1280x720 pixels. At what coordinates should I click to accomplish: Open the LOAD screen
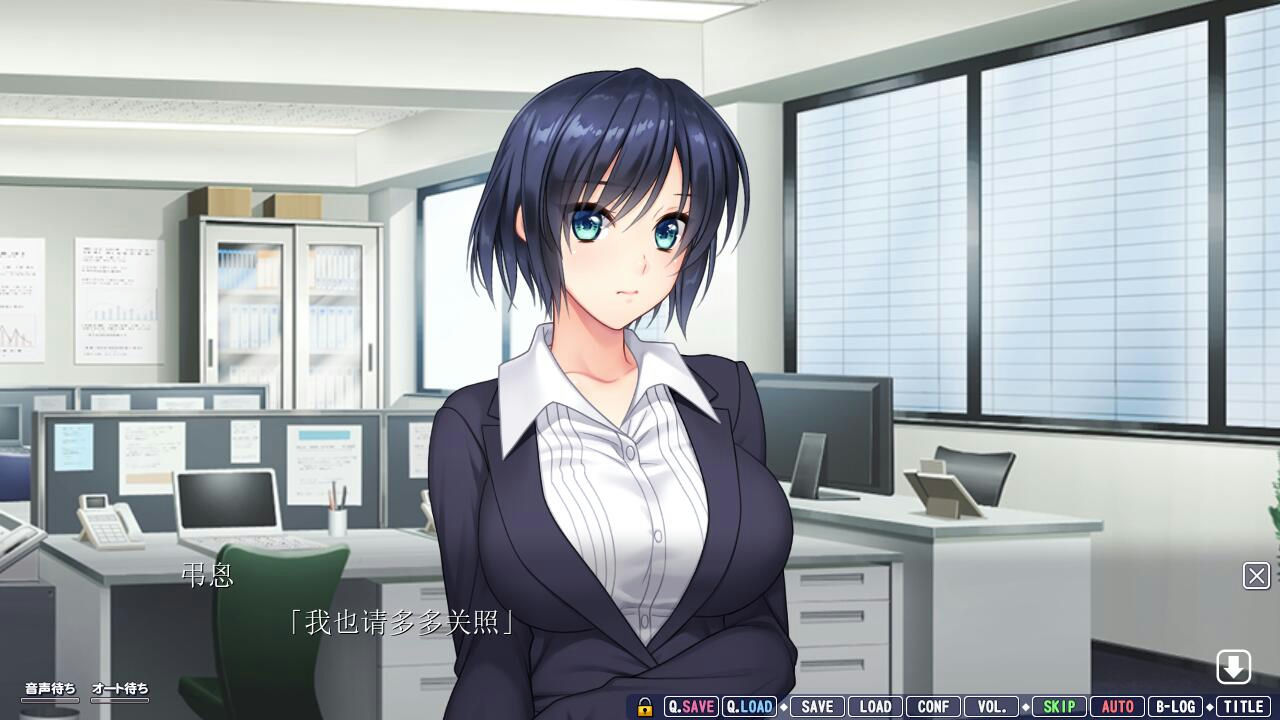tap(876, 706)
